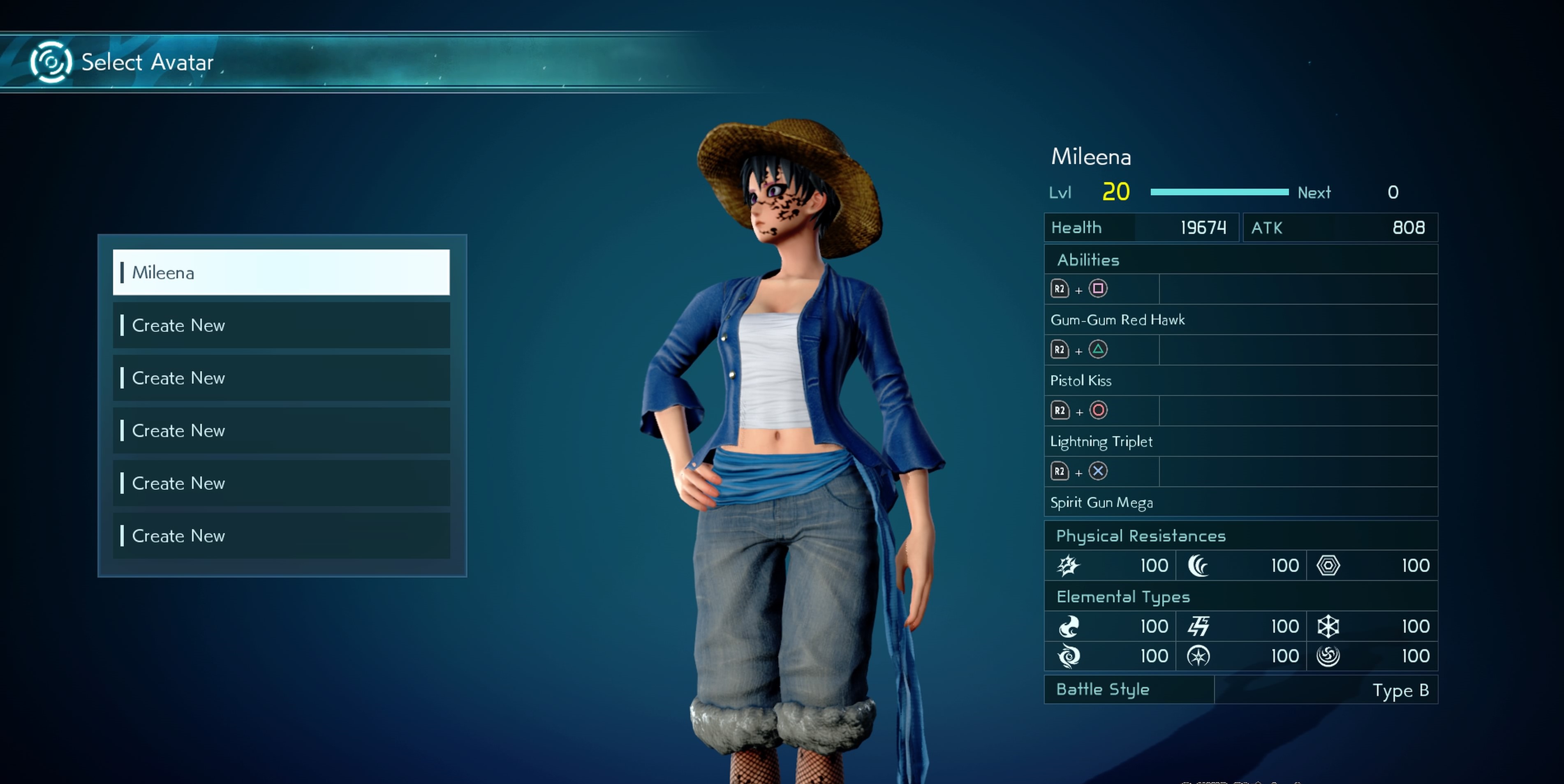Image resolution: width=1564 pixels, height=784 pixels.
Task: Select the Mileena avatar entry
Action: [281, 273]
